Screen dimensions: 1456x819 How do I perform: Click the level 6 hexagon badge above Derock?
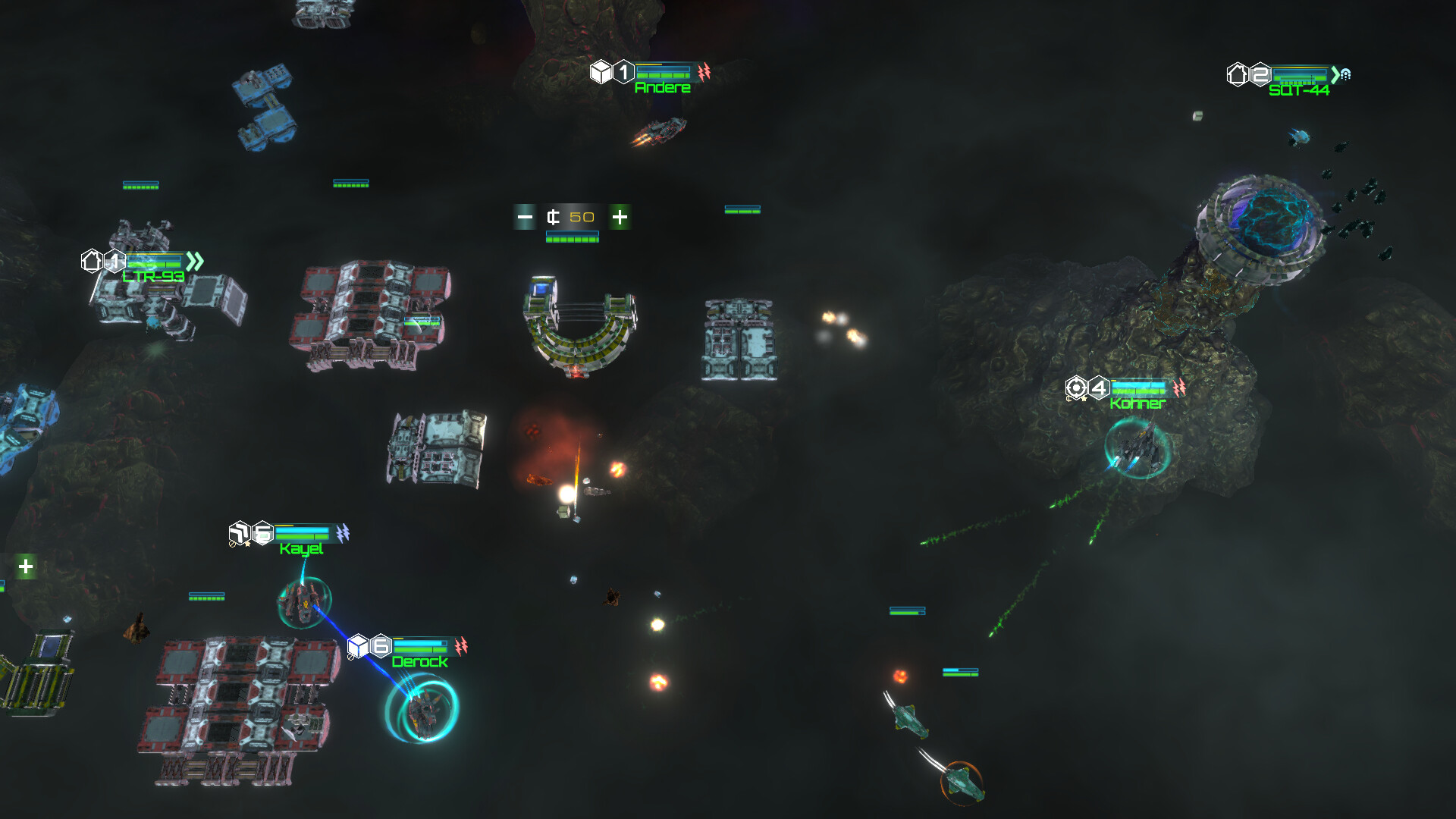pos(381,646)
